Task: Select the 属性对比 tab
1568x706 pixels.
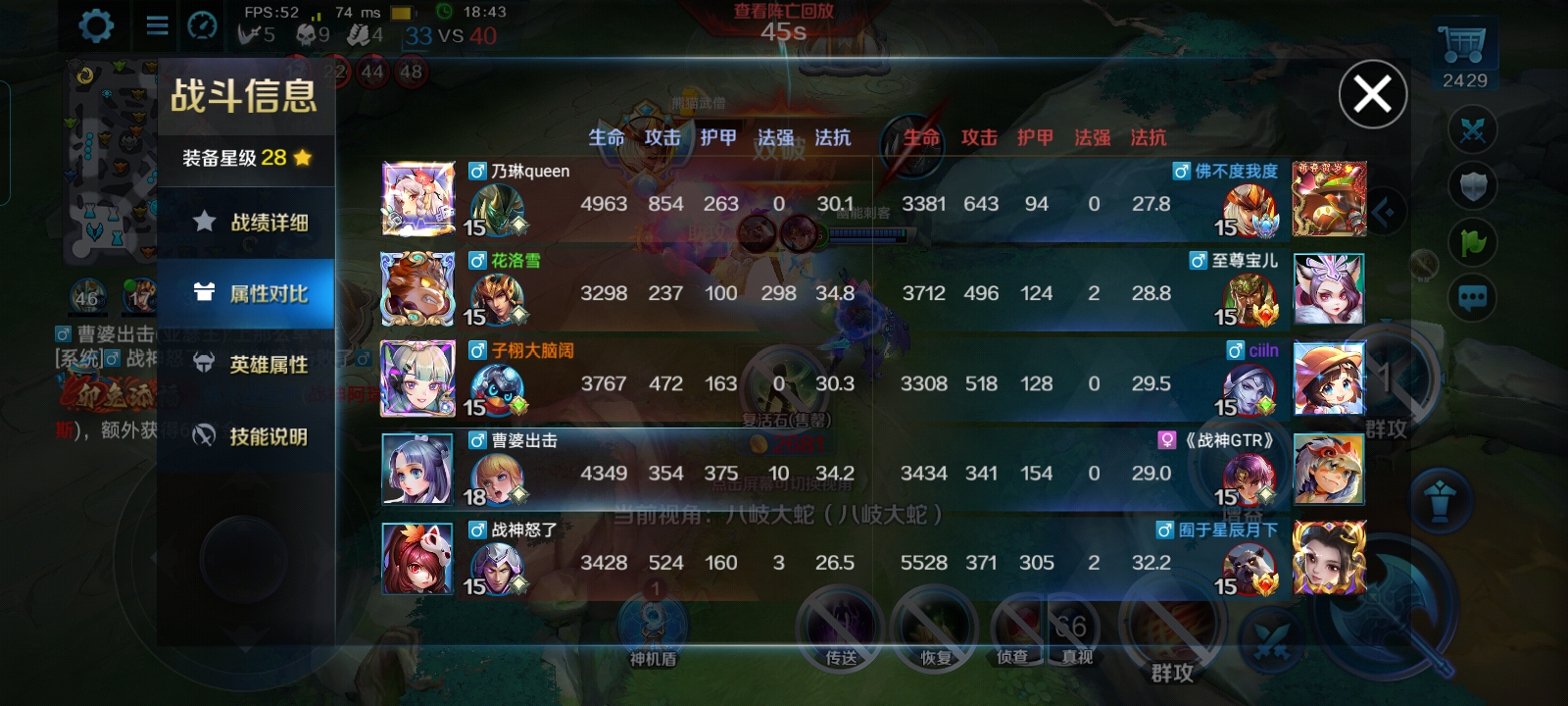Action: click(248, 293)
